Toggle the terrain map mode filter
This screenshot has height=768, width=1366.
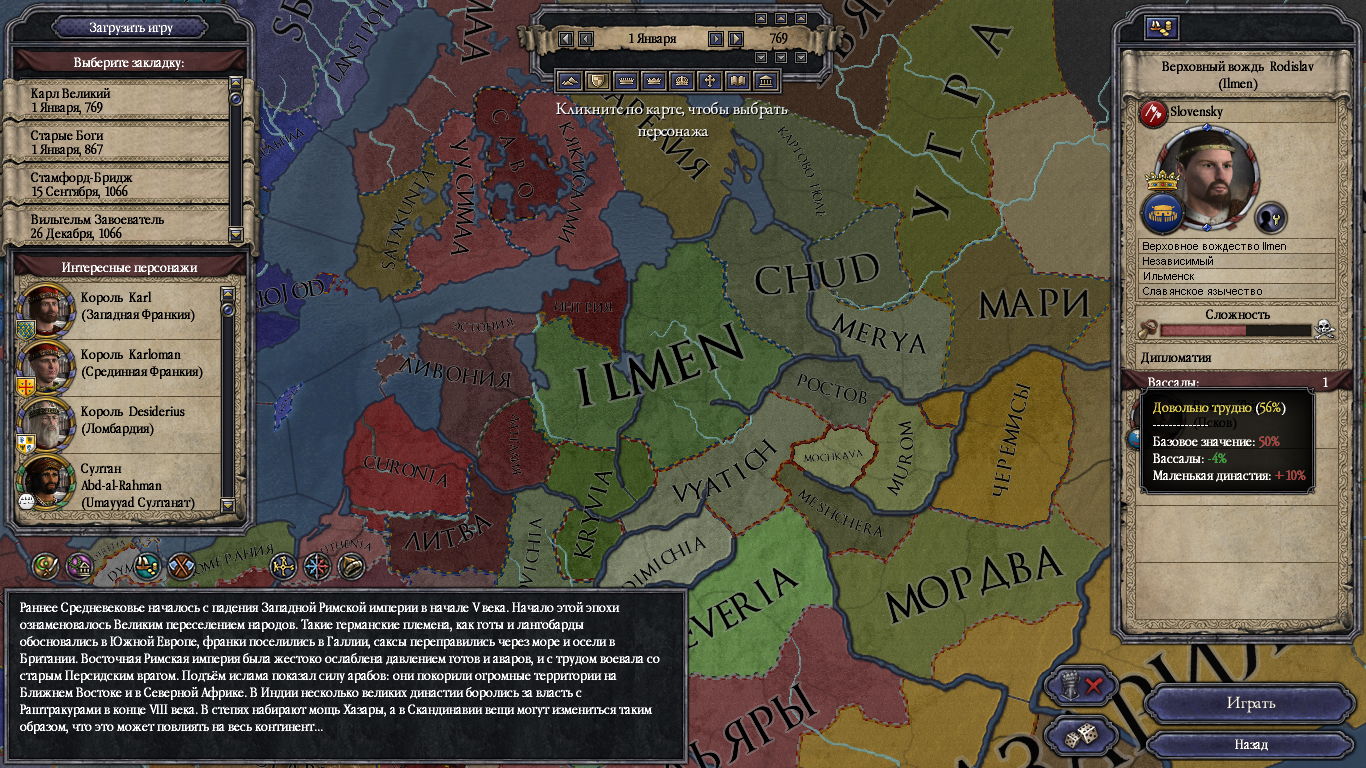[570, 79]
